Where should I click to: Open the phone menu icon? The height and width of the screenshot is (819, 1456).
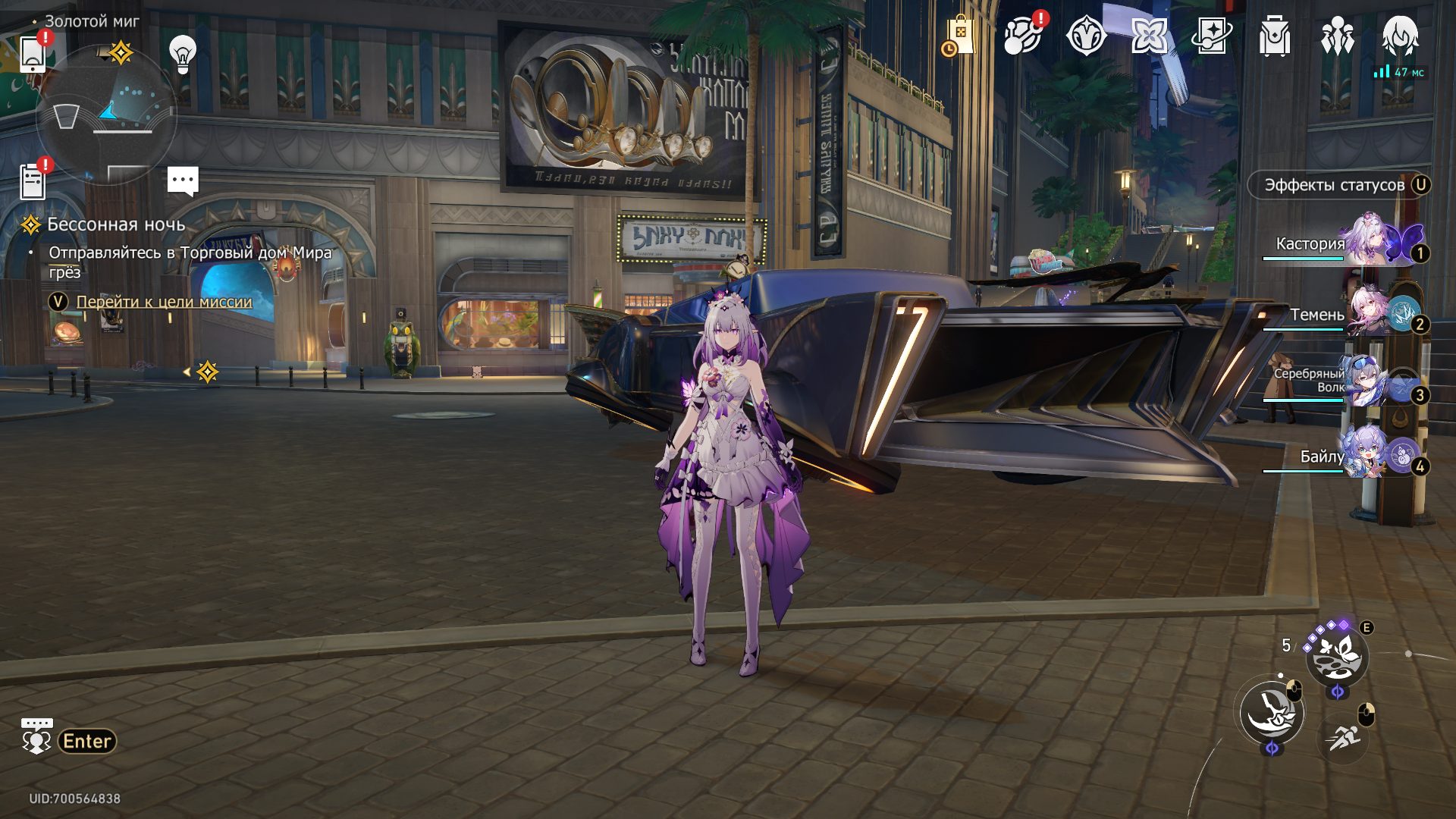pyautogui.click(x=33, y=53)
